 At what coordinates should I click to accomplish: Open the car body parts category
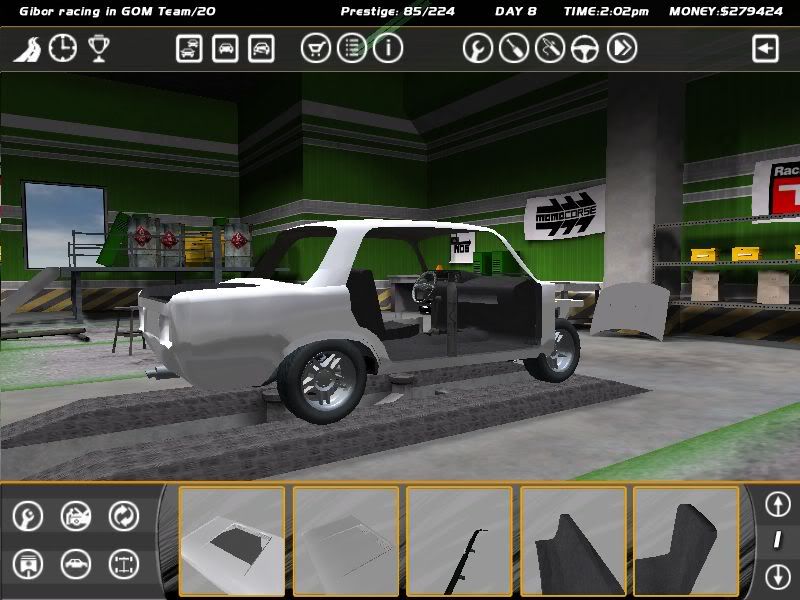pyautogui.click(x=76, y=564)
